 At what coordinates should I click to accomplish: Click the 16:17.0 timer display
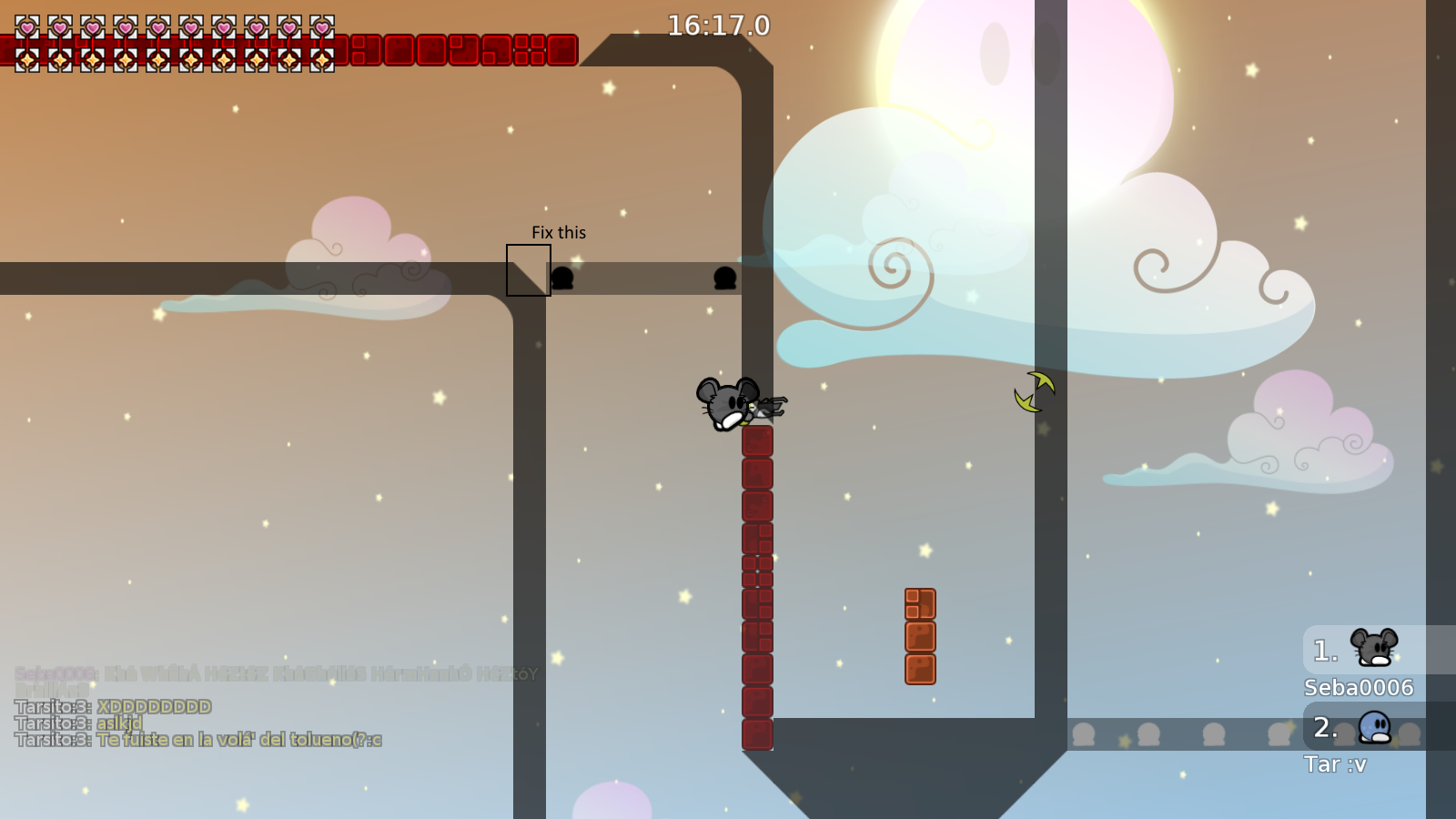click(718, 26)
